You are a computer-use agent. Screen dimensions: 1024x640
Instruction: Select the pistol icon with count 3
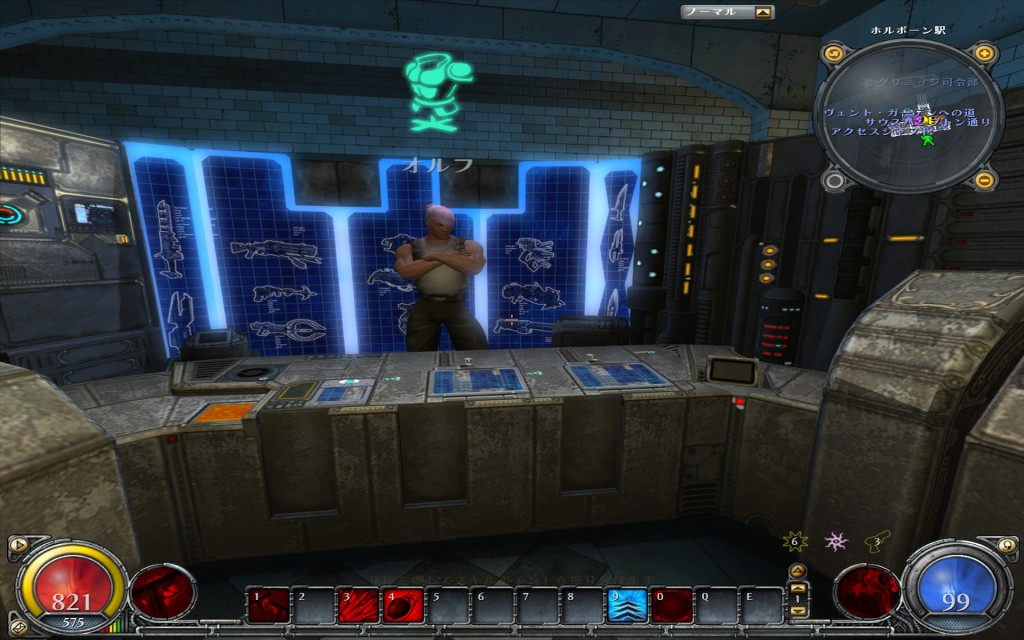pos(878,541)
